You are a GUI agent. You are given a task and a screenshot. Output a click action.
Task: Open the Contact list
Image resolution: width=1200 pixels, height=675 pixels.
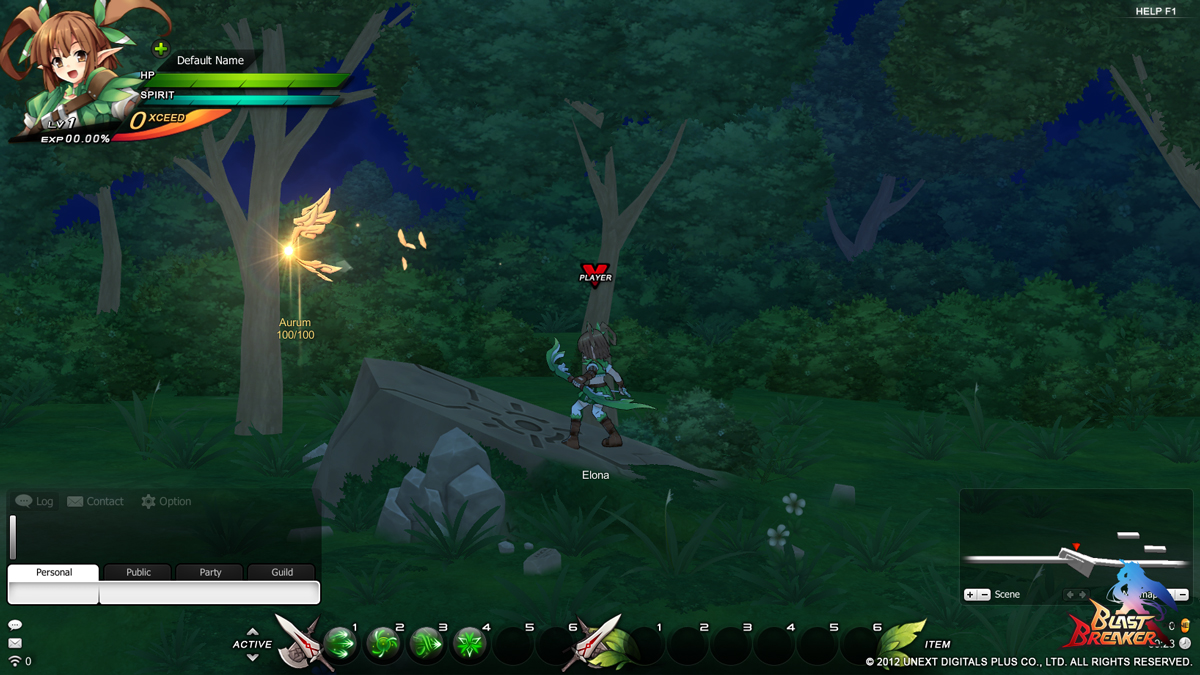pos(95,501)
